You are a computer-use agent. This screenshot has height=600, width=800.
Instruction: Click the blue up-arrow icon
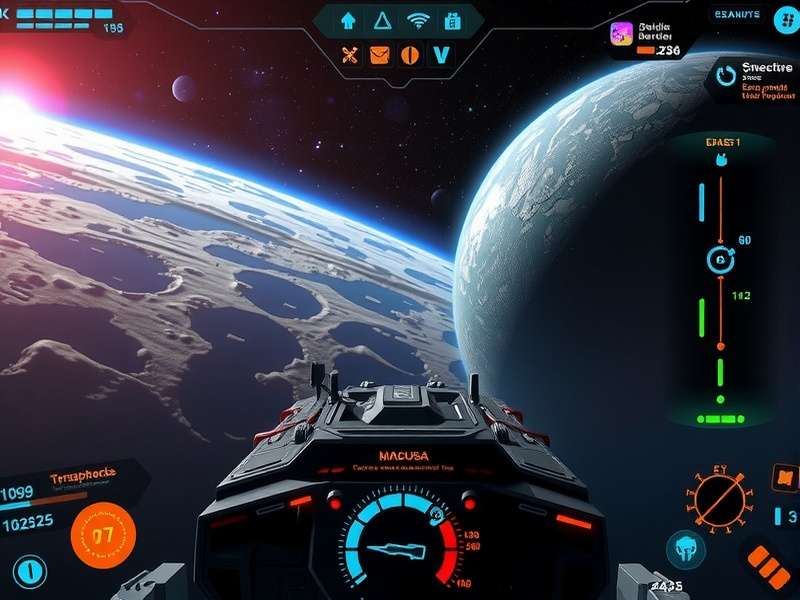click(x=349, y=20)
